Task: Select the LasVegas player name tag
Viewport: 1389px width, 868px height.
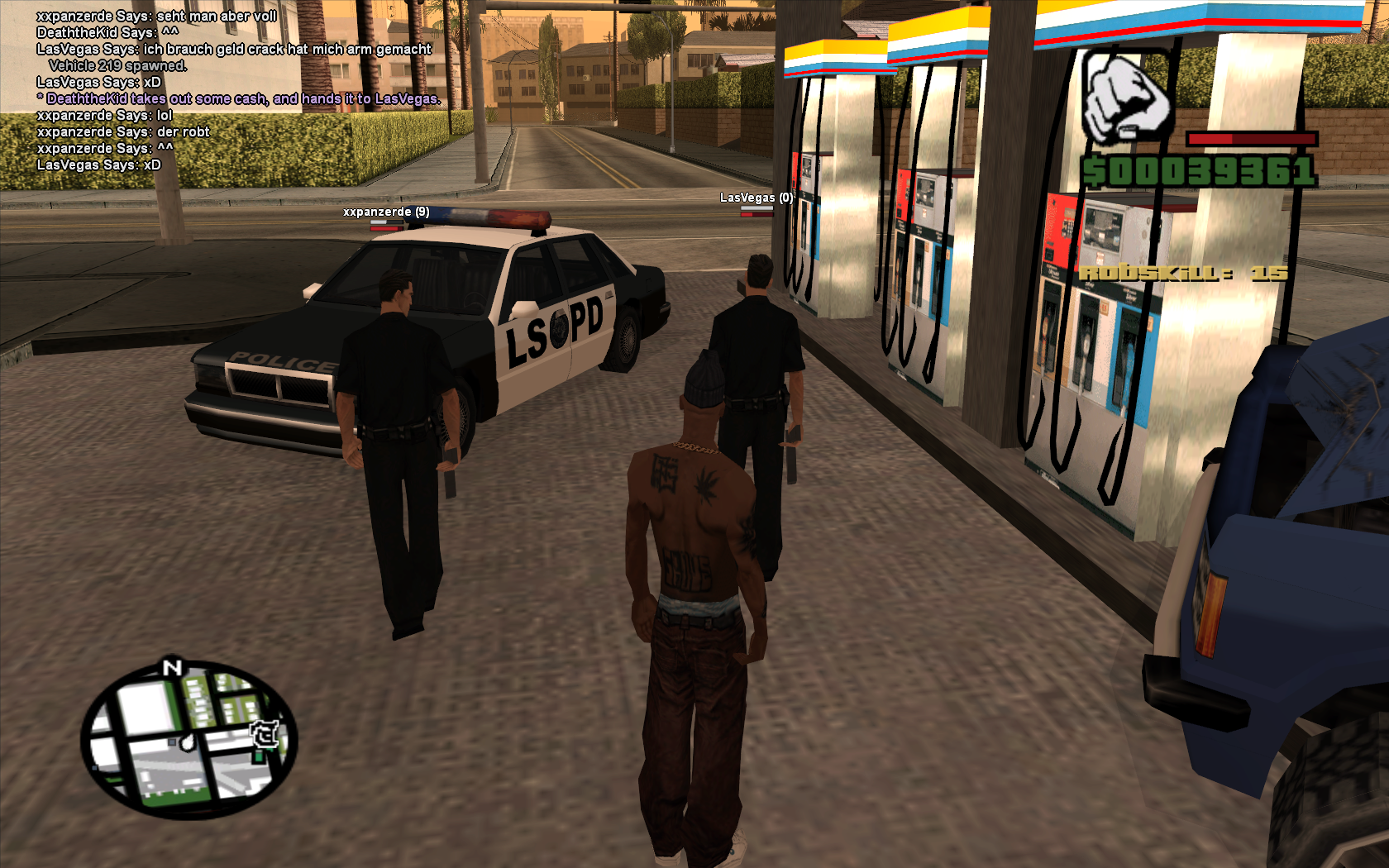Action: click(756, 198)
